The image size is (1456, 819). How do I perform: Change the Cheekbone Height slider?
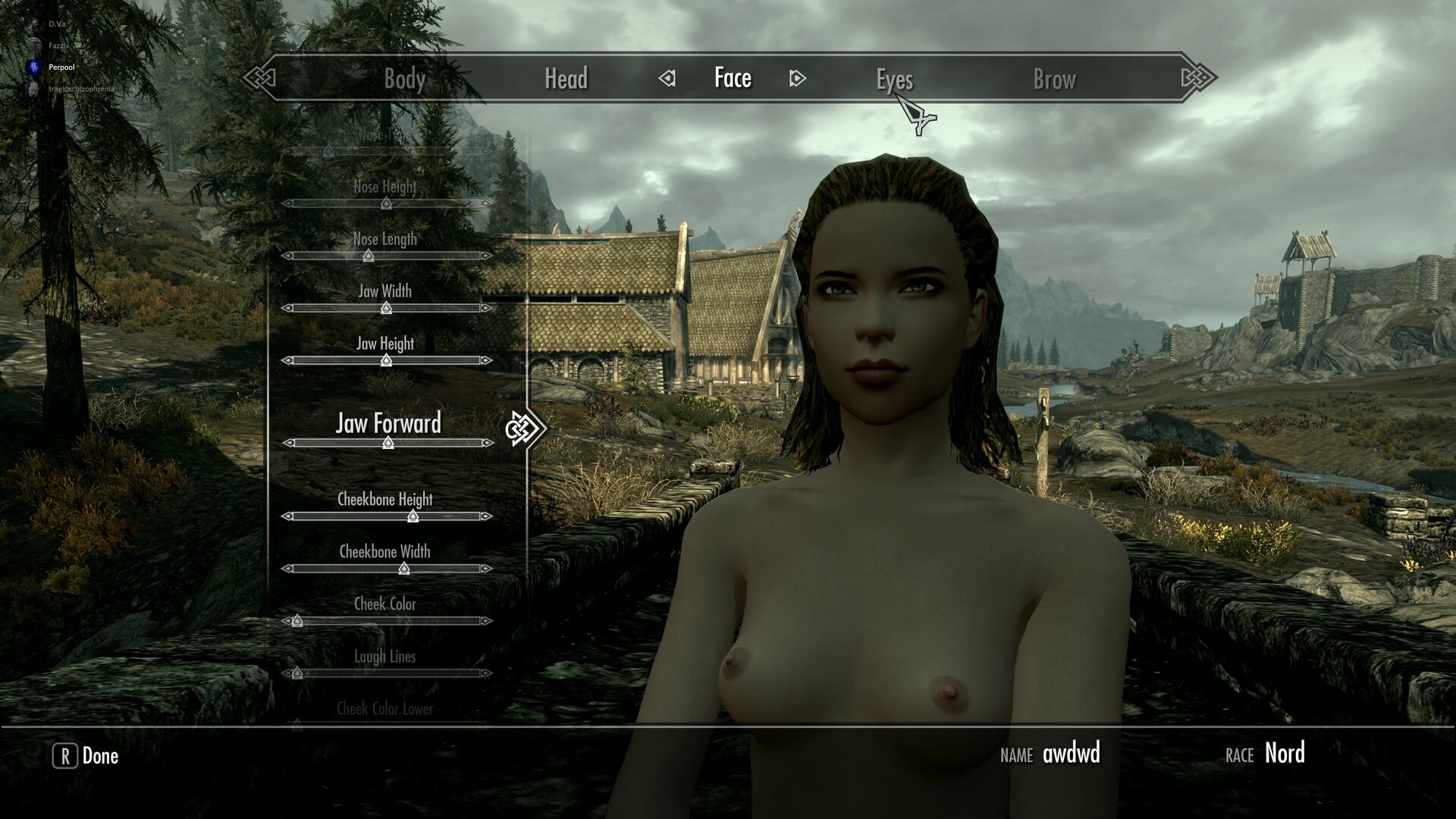click(x=413, y=516)
